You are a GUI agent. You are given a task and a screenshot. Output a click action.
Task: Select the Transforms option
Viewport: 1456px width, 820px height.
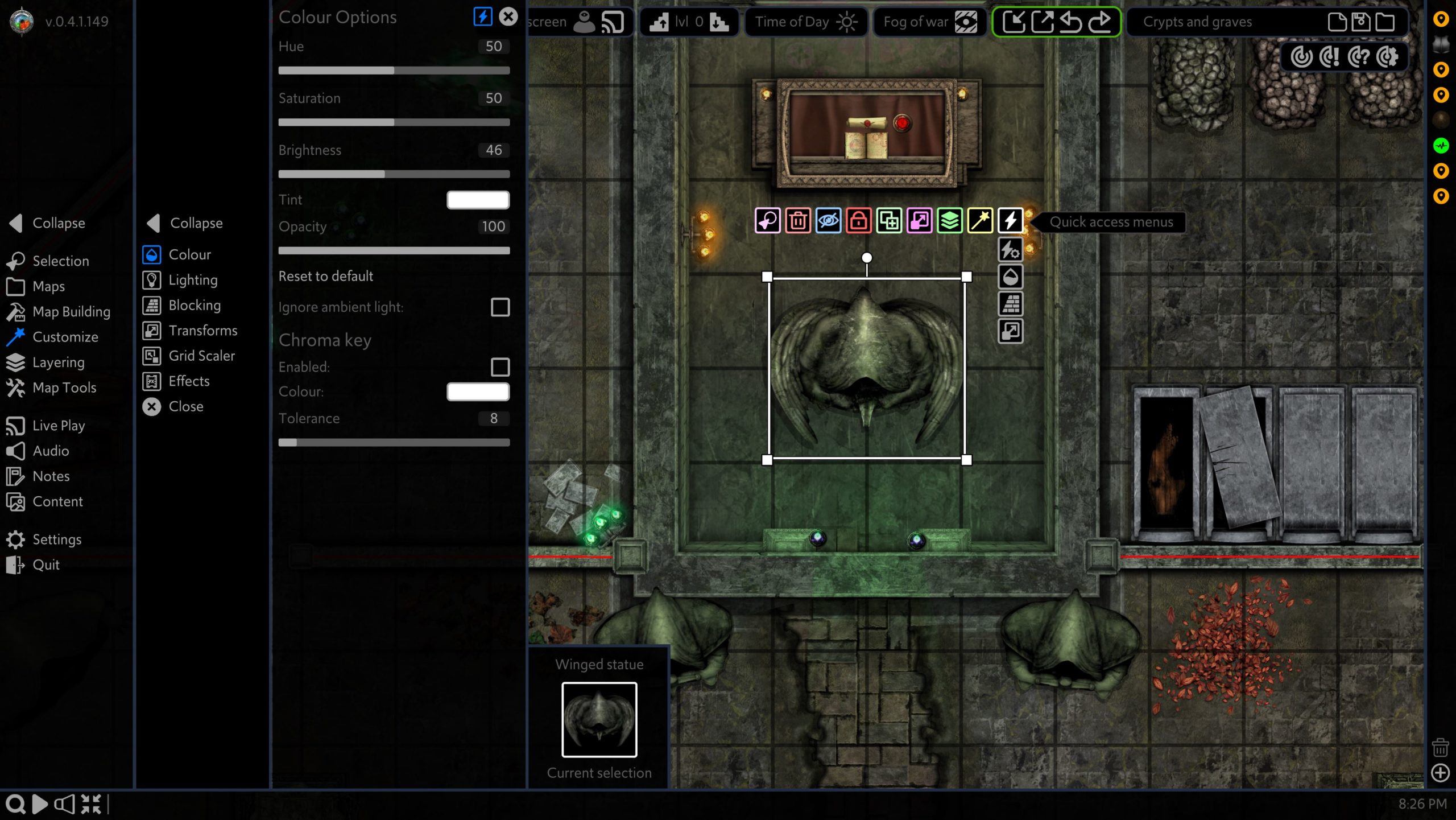(x=202, y=331)
